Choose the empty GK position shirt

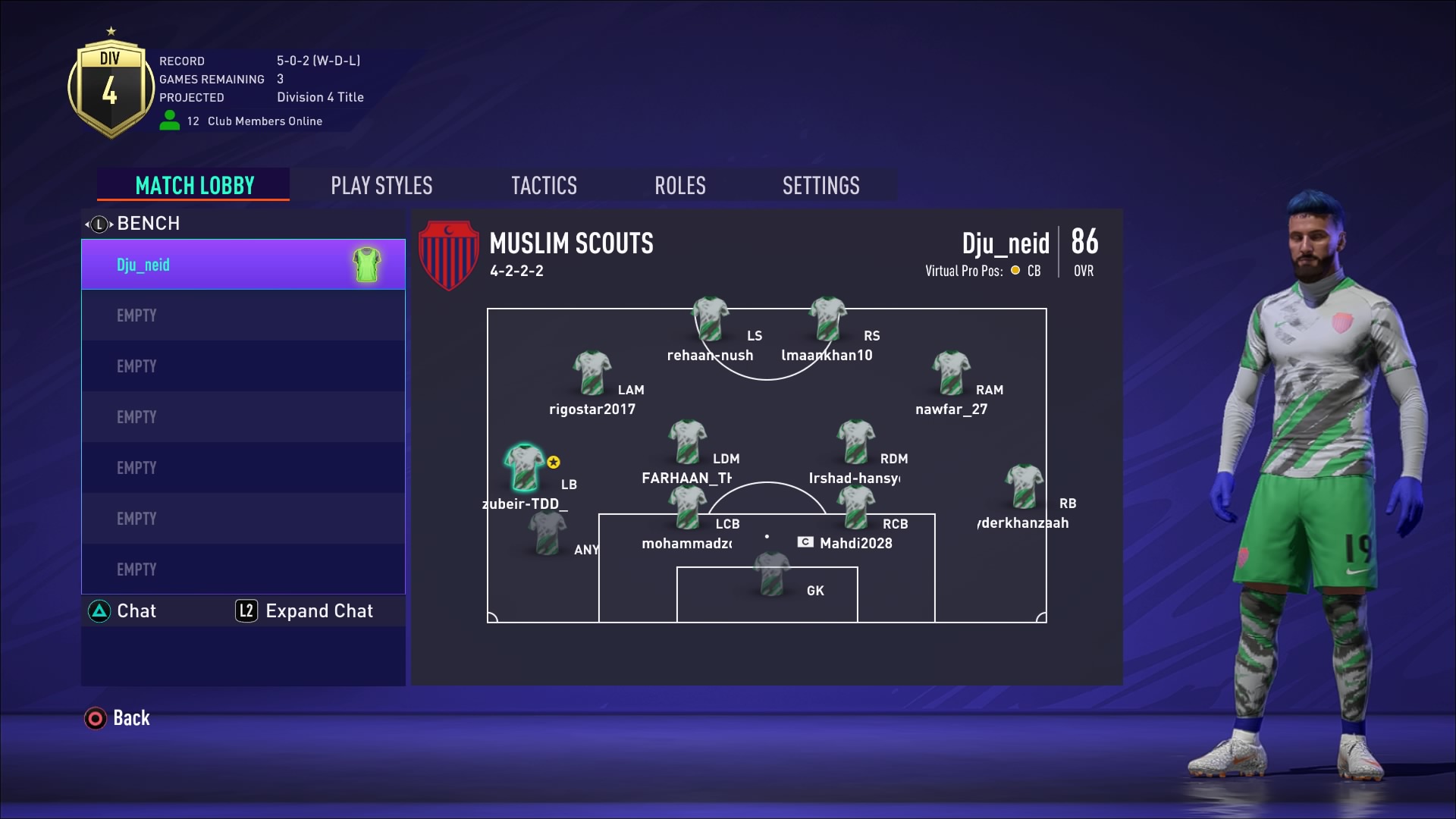772,573
